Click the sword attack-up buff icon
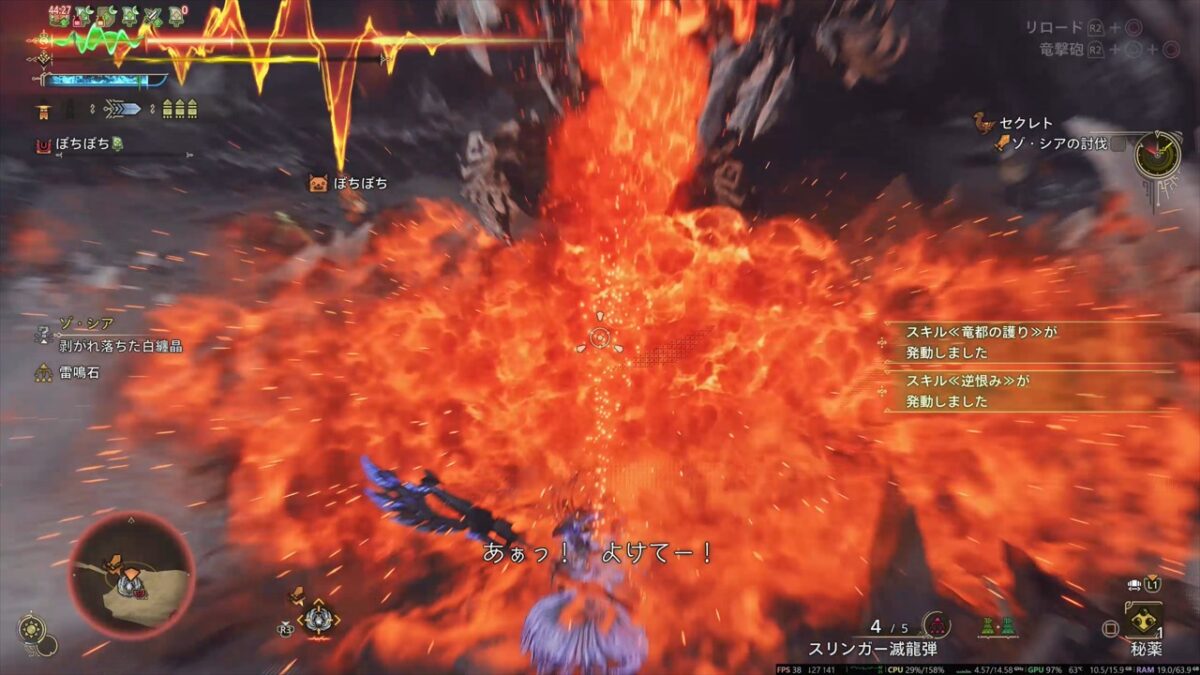This screenshot has height=675, width=1200. (153, 17)
